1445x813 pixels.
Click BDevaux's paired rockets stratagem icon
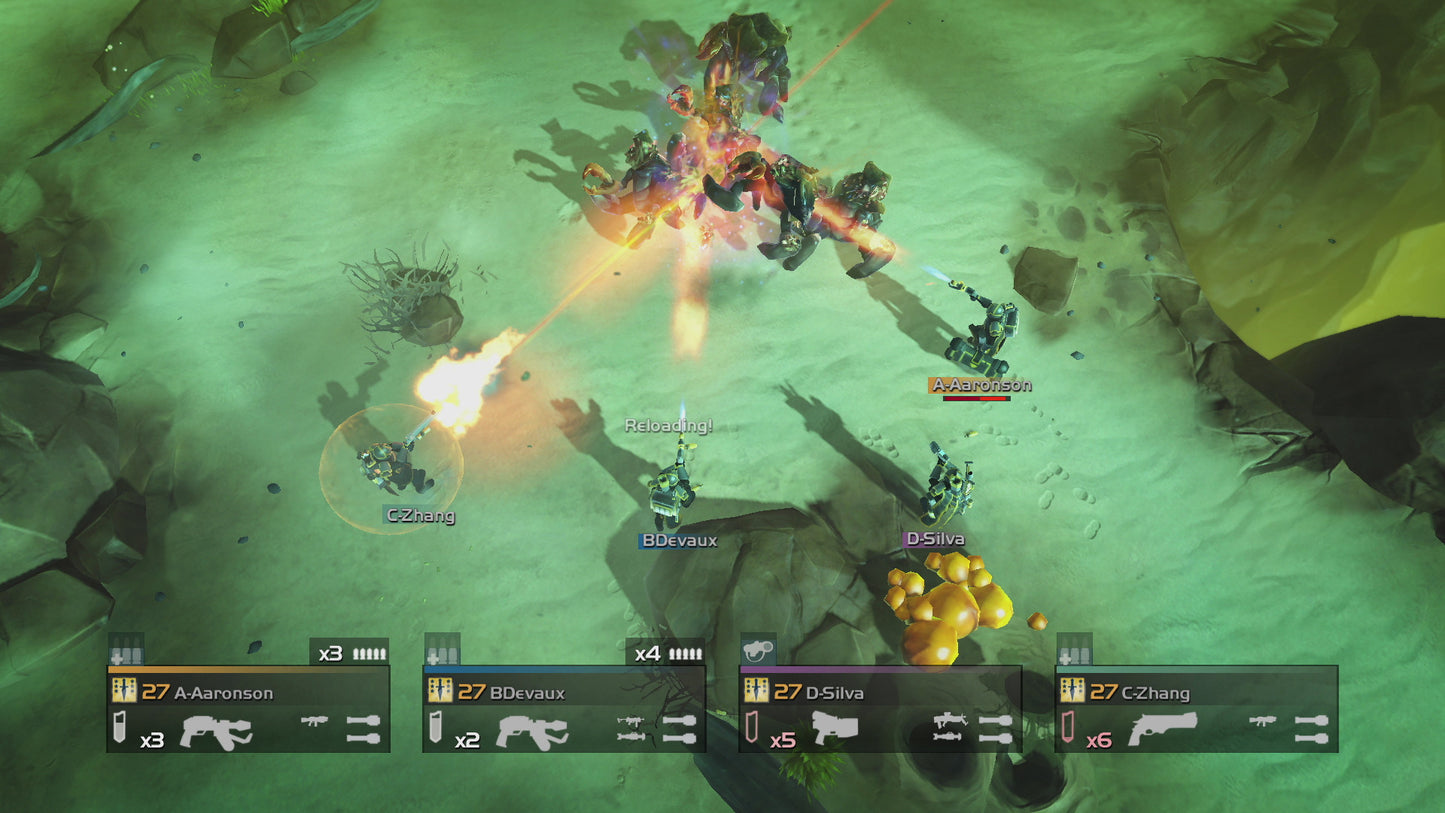tap(679, 729)
